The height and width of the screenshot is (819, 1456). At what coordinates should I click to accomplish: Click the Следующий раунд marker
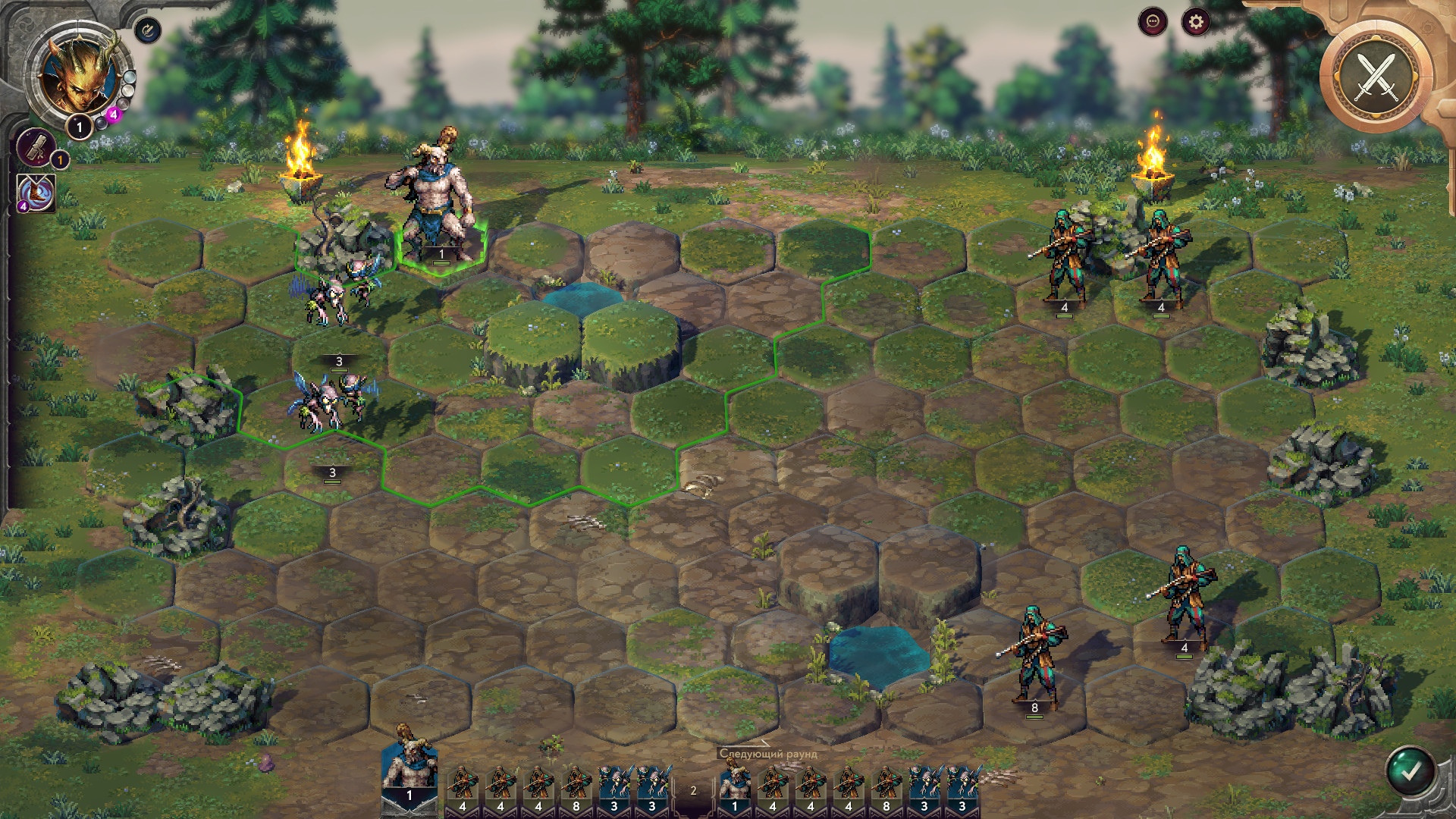coord(768,754)
